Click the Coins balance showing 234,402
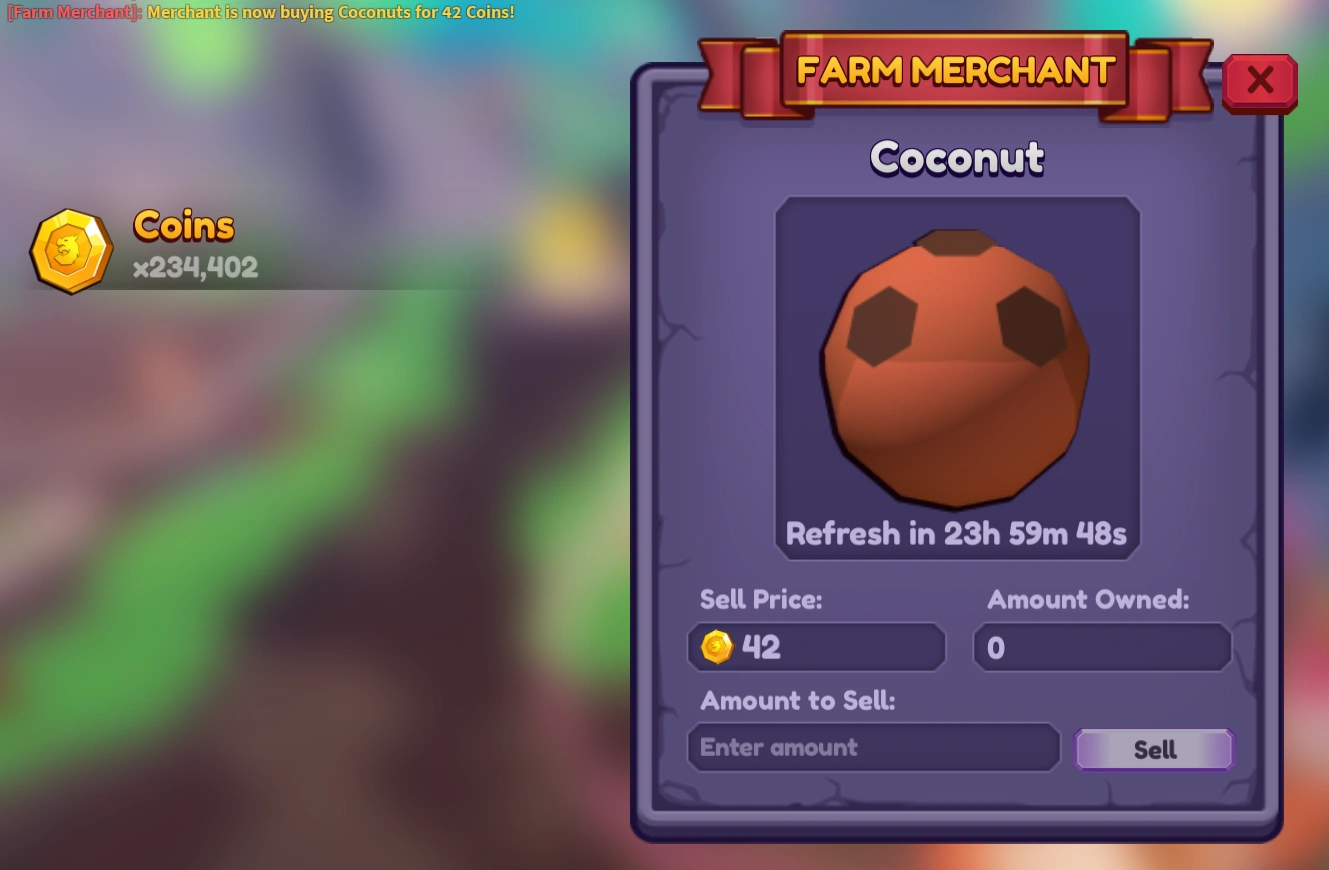Image resolution: width=1329 pixels, height=870 pixels. (x=196, y=267)
